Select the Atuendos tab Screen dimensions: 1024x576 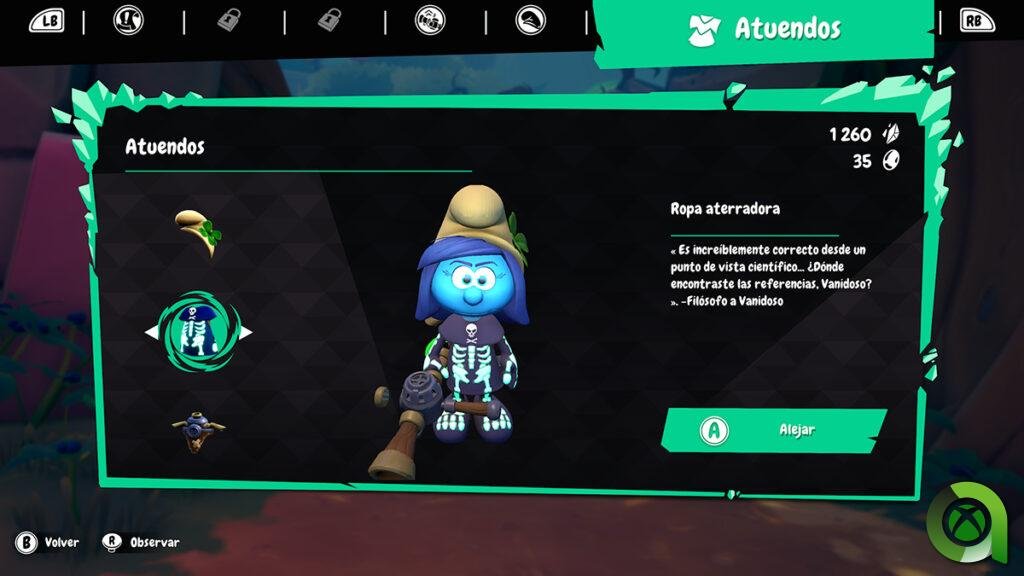(766, 29)
